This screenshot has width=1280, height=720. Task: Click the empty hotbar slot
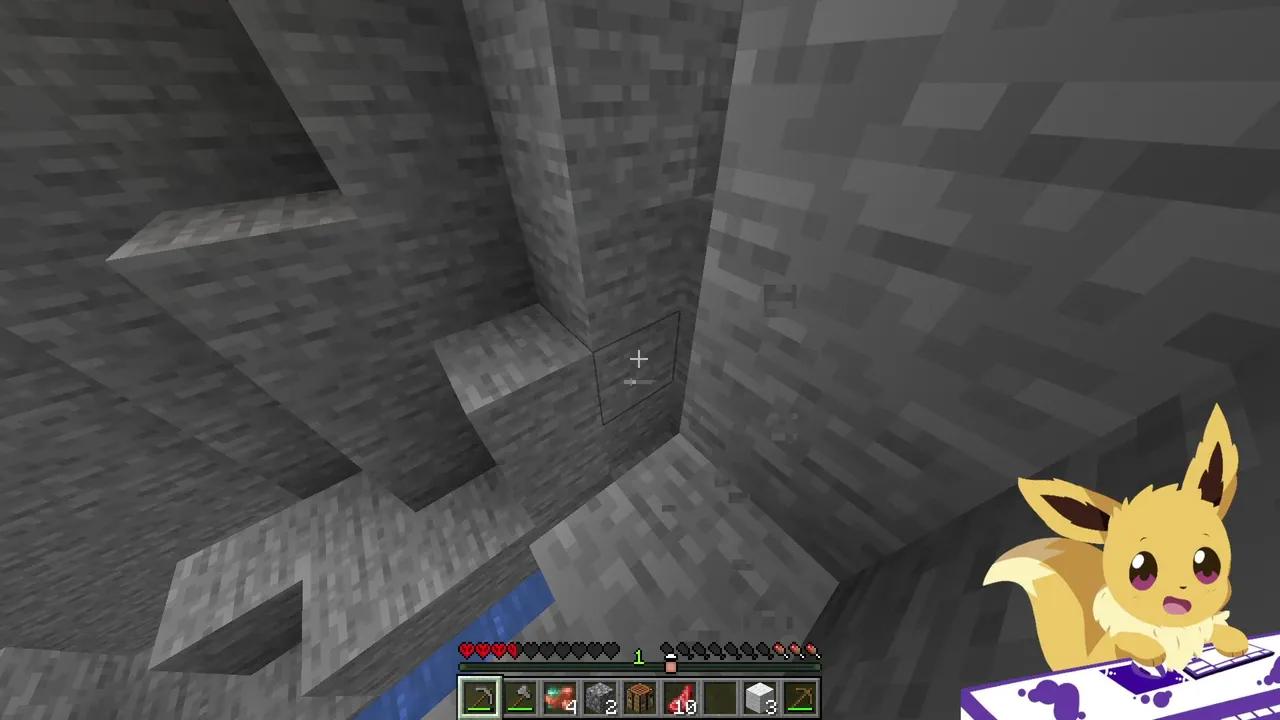721,697
